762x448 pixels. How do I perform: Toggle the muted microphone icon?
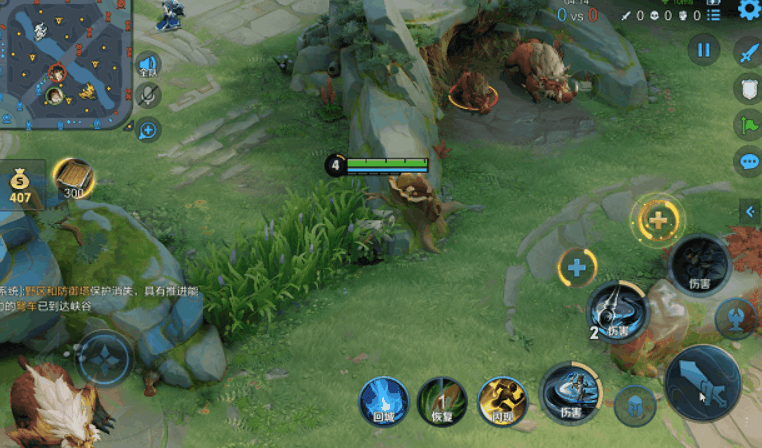[x=148, y=95]
